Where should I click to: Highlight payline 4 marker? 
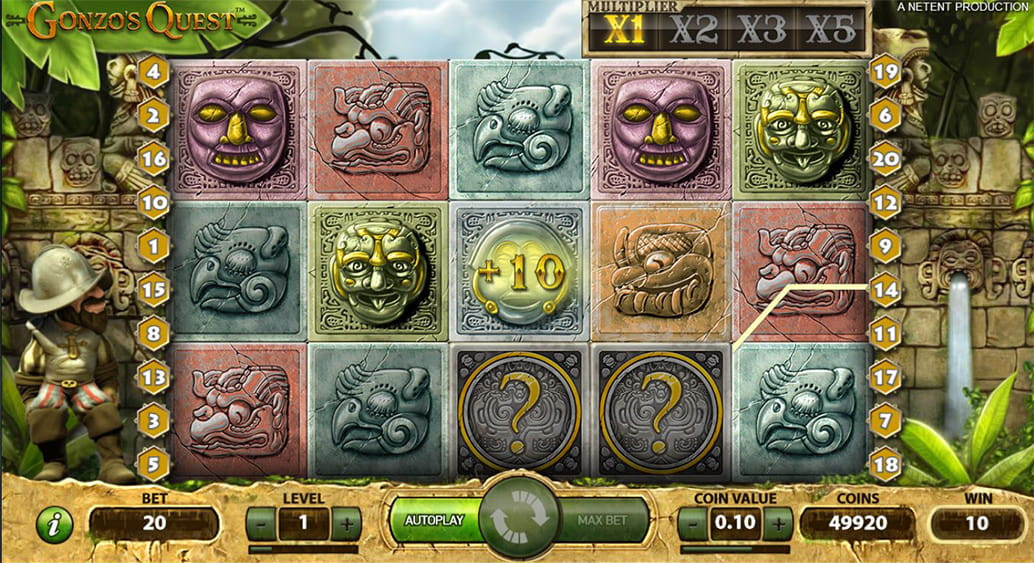click(x=153, y=71)
